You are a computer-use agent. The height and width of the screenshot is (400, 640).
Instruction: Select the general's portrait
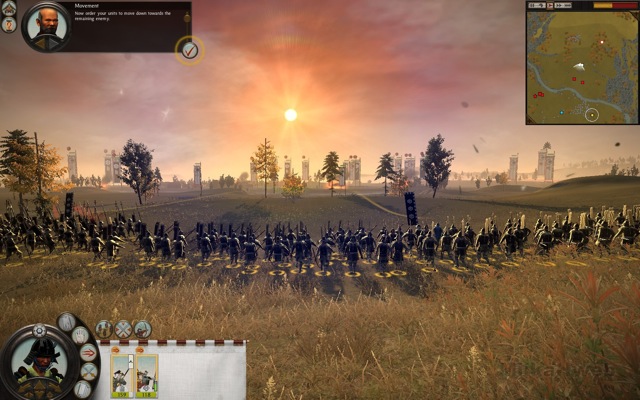click(x=40, y=364)
